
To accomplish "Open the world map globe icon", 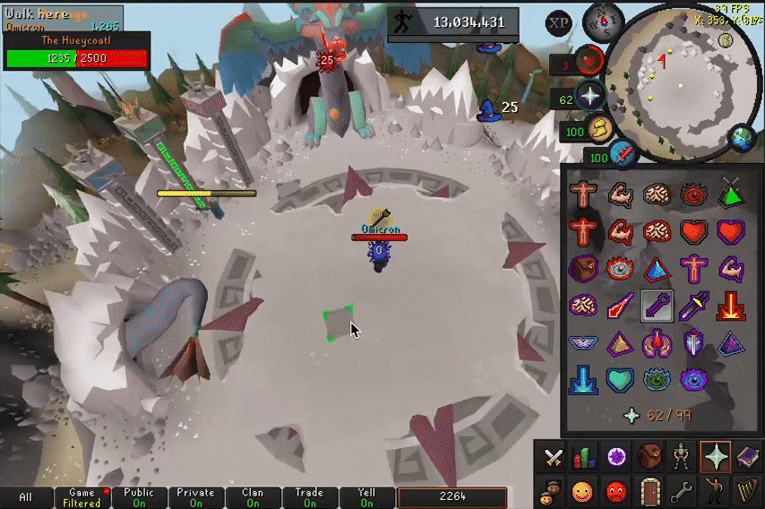I will pyautogui.click(x=741, y=138).
